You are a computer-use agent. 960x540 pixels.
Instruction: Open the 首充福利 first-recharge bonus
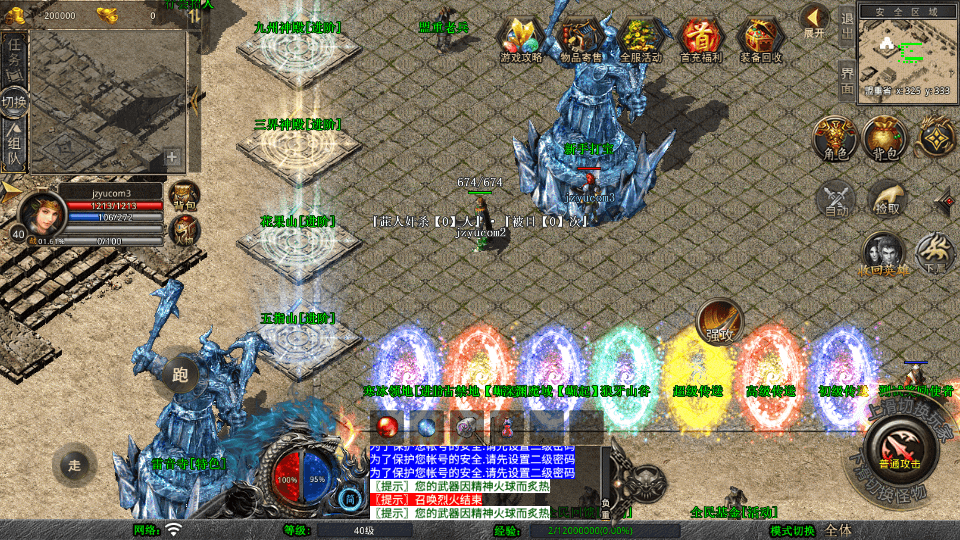[x=701, y=39]
